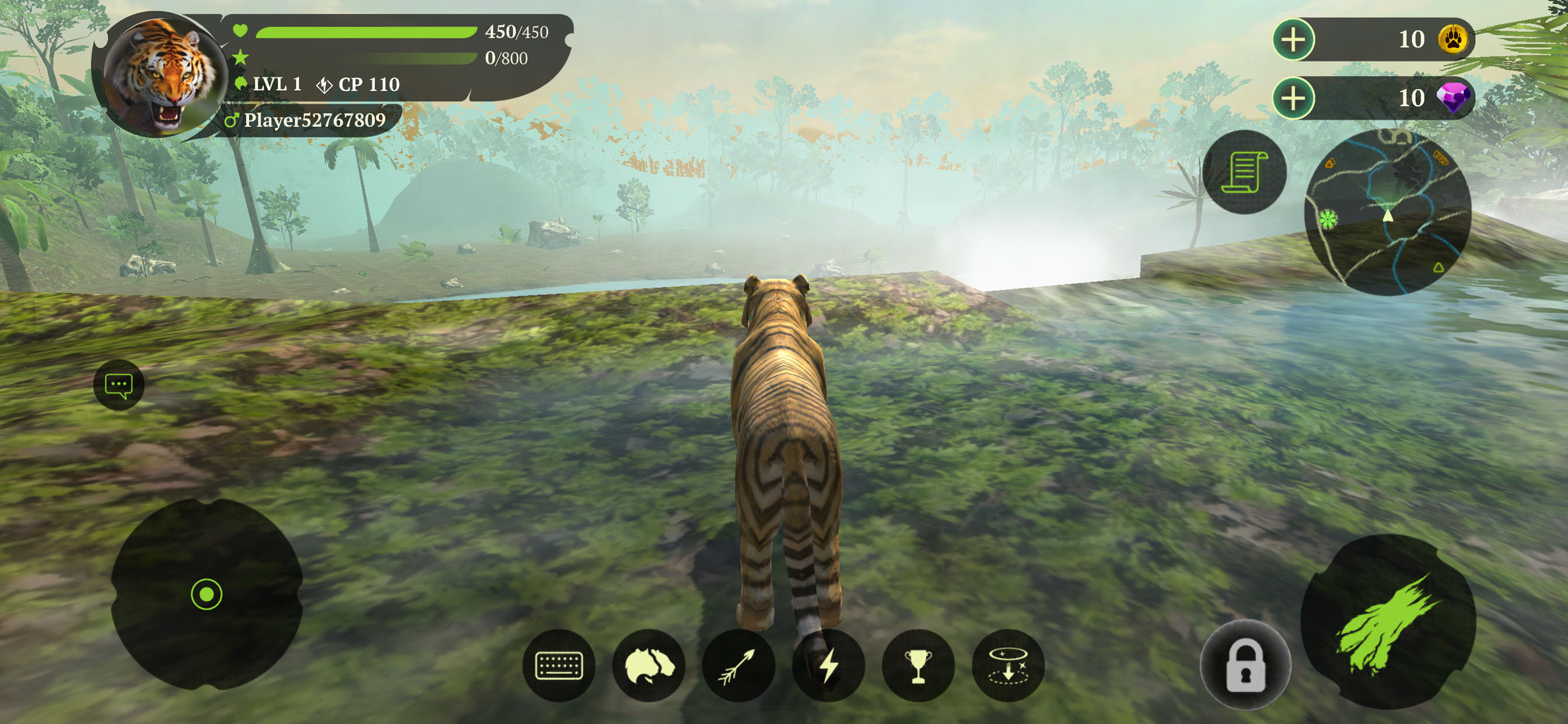Screen dimensions: 1568x724
Task: Open the quest scroll log
Action: pos(1244,172)
